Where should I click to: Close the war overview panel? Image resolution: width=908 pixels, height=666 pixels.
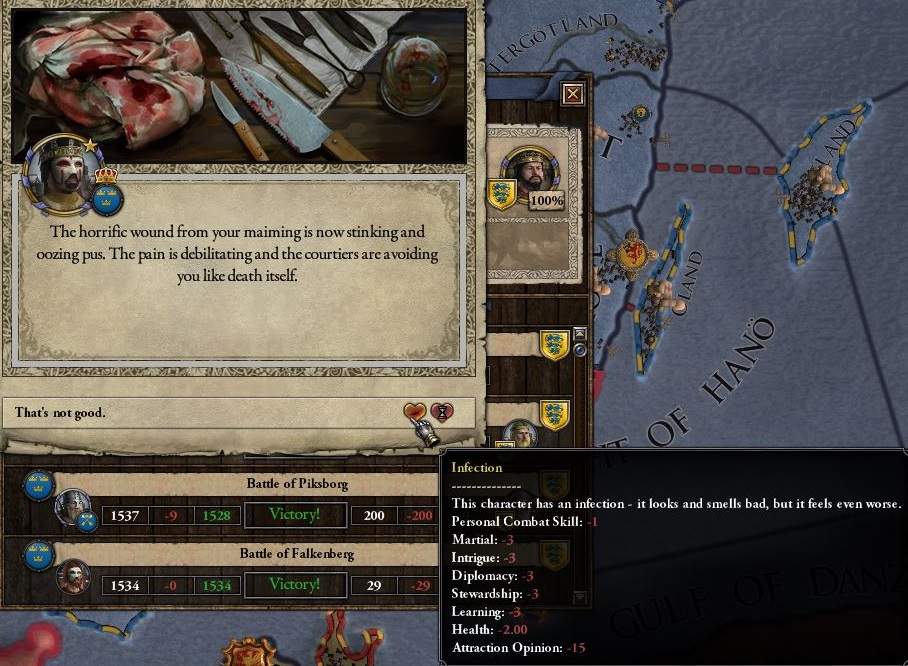tap(572, 94)
